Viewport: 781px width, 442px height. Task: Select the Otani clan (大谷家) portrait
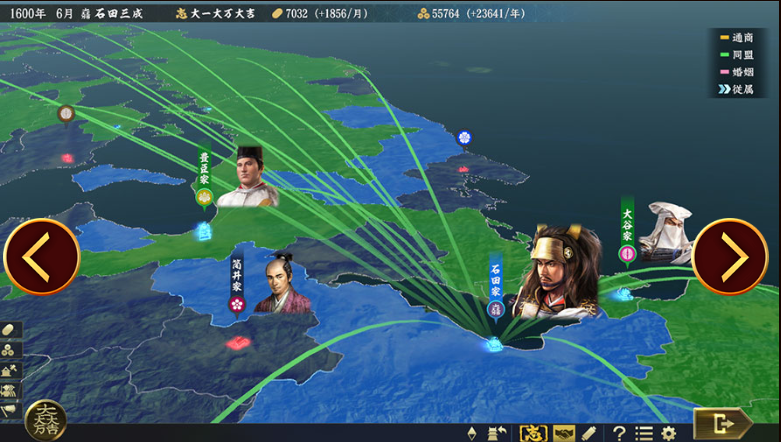coord(664,234)
